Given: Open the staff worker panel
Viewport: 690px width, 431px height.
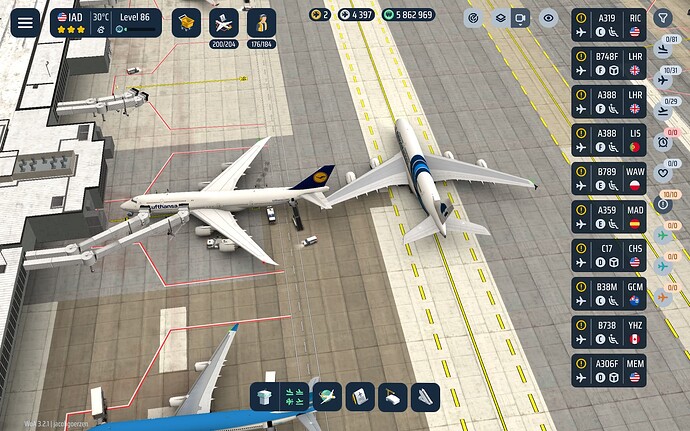Looking at the screenshot, I should (x=261, y=22).
